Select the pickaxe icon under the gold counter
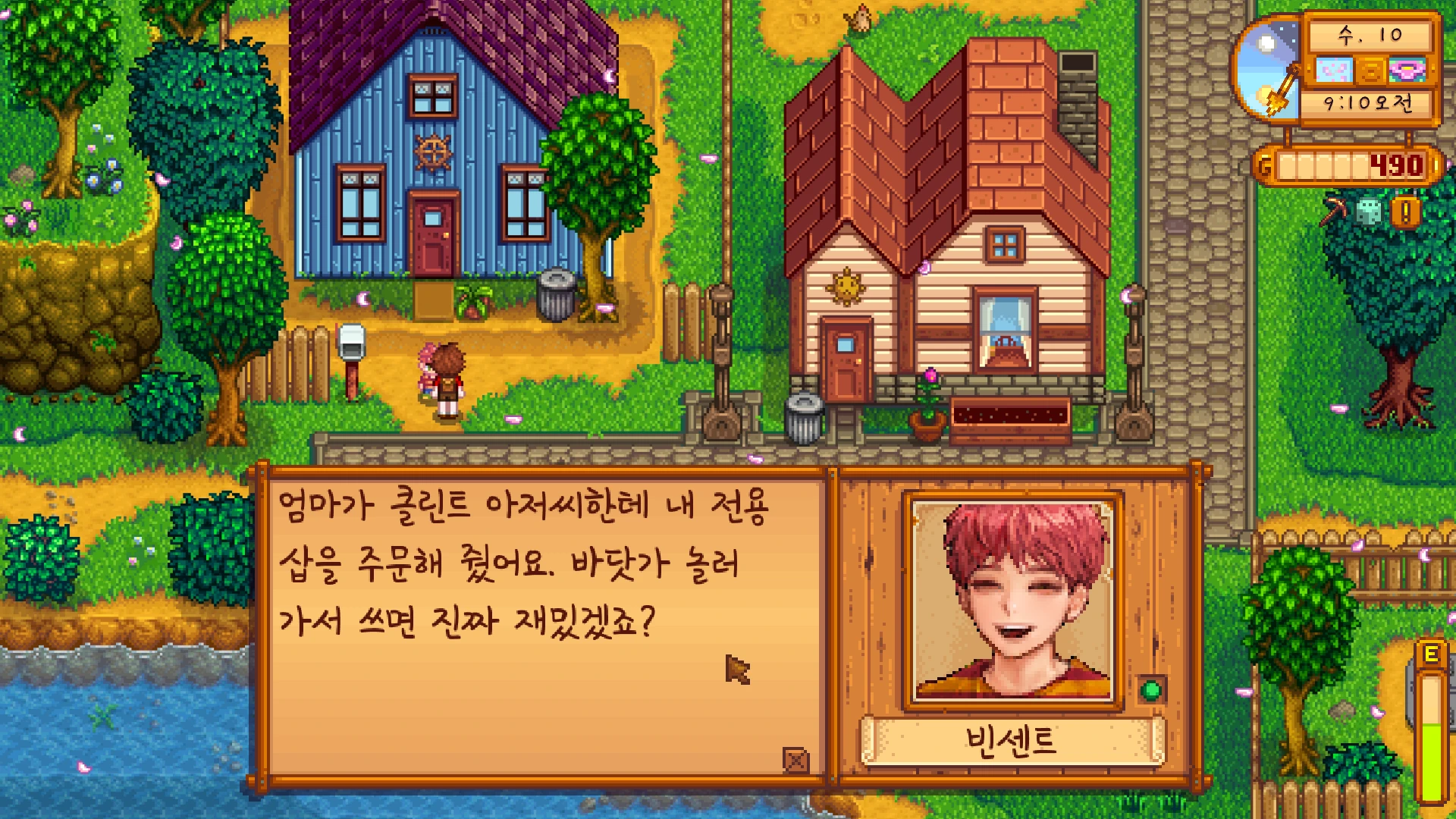The width and height of the screenshot is (1456, 819). click(x=1335, y=211)
